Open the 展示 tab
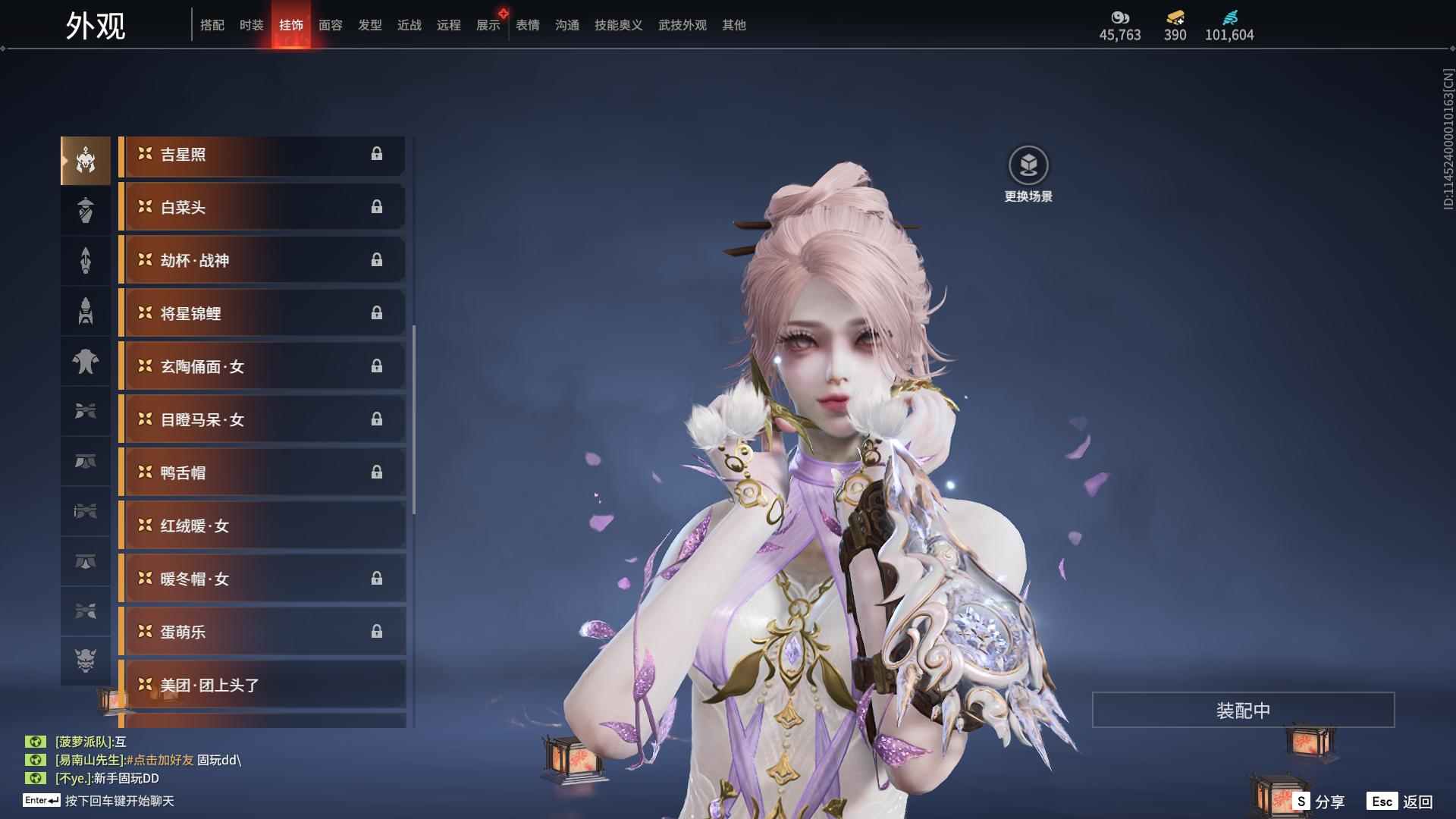This screenshot has height=819, width=1456. pyautogui.click(x=488, y=25)
